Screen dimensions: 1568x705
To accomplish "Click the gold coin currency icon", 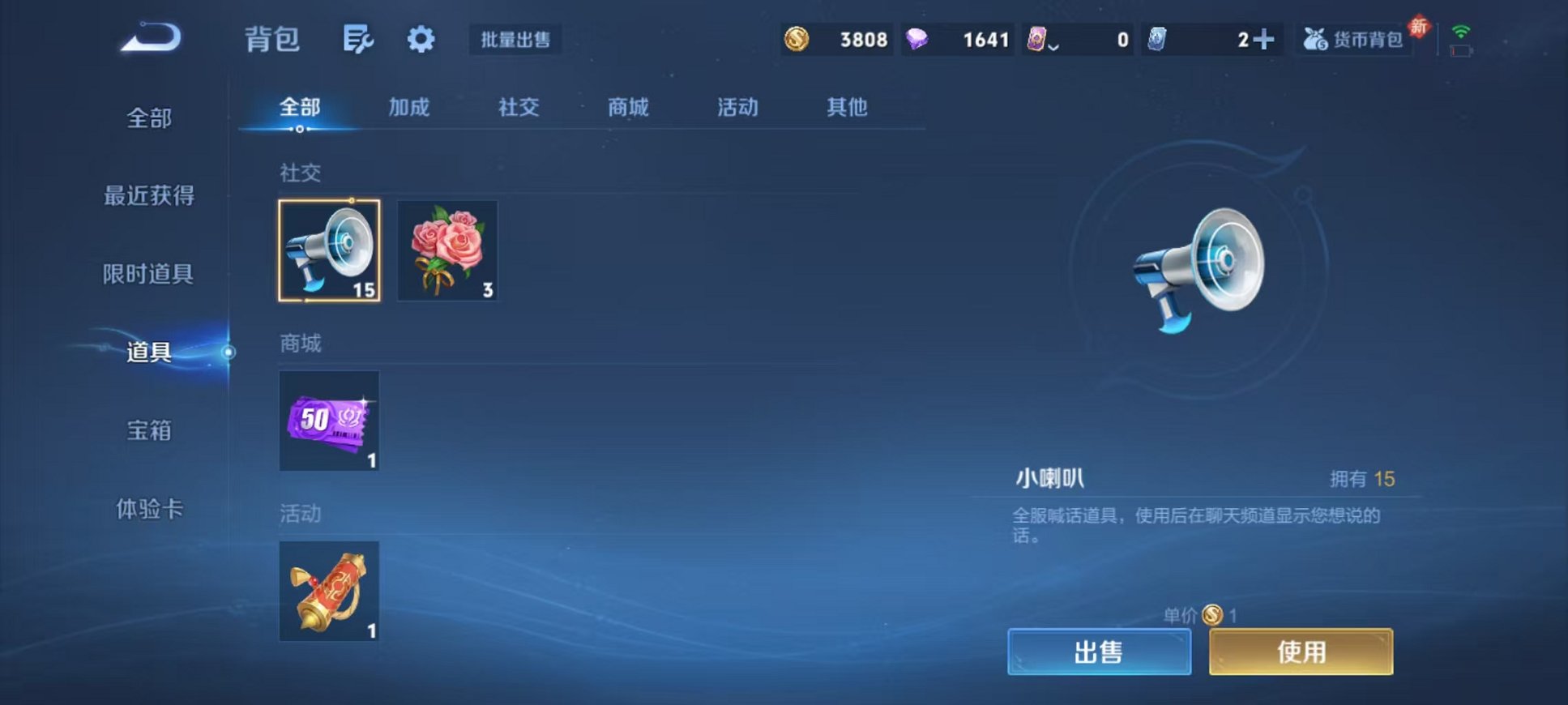I will pos(797,39).
